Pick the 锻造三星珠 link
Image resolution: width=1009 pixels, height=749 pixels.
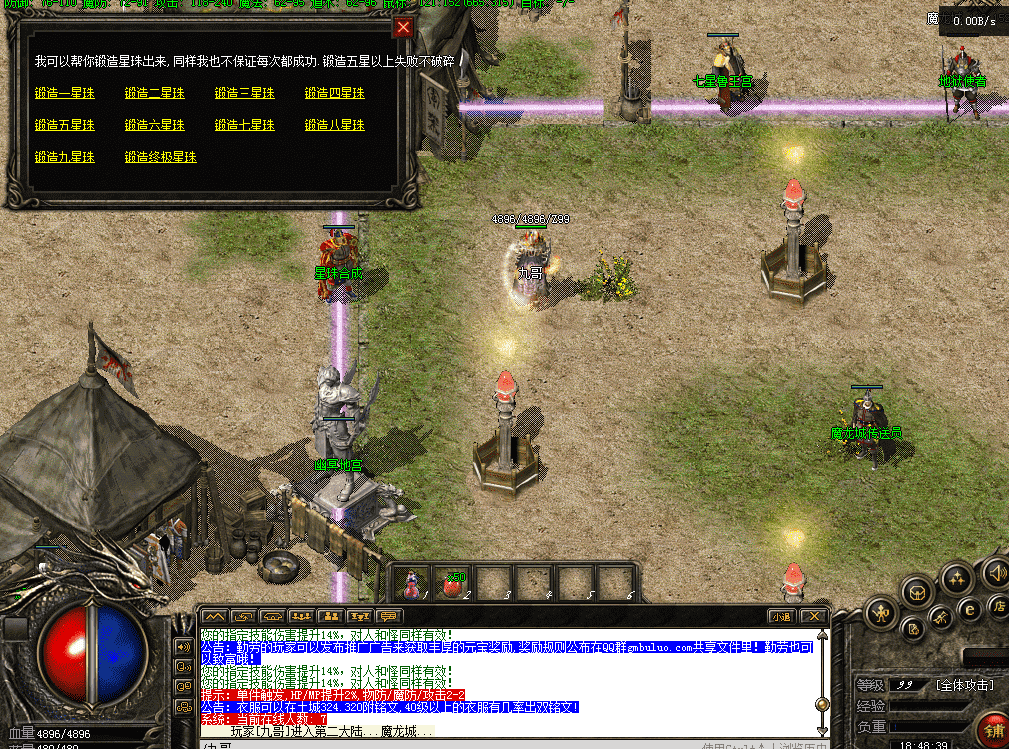coord(245,93)
